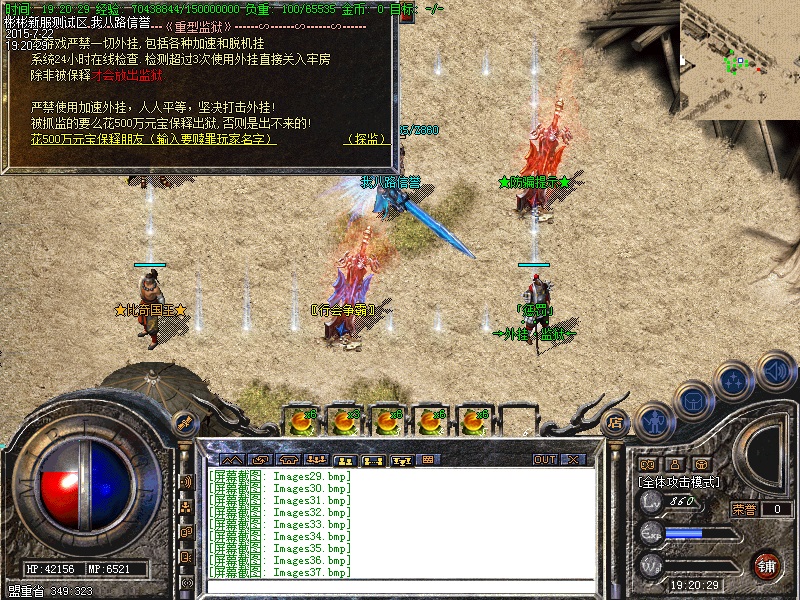Viewport: 800px width, 600px height.
Task: Open the minimap in the corner
Action: 740,60
